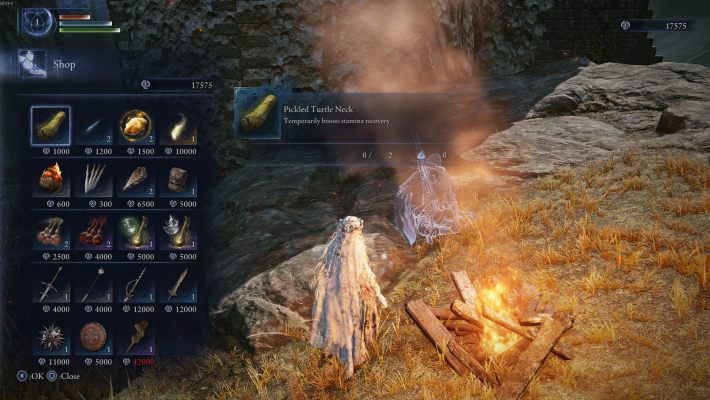710x400 pixels.
Task: Pick the white wisp item costing 10000
Action: pyautogui.click(x=178, y=125)
